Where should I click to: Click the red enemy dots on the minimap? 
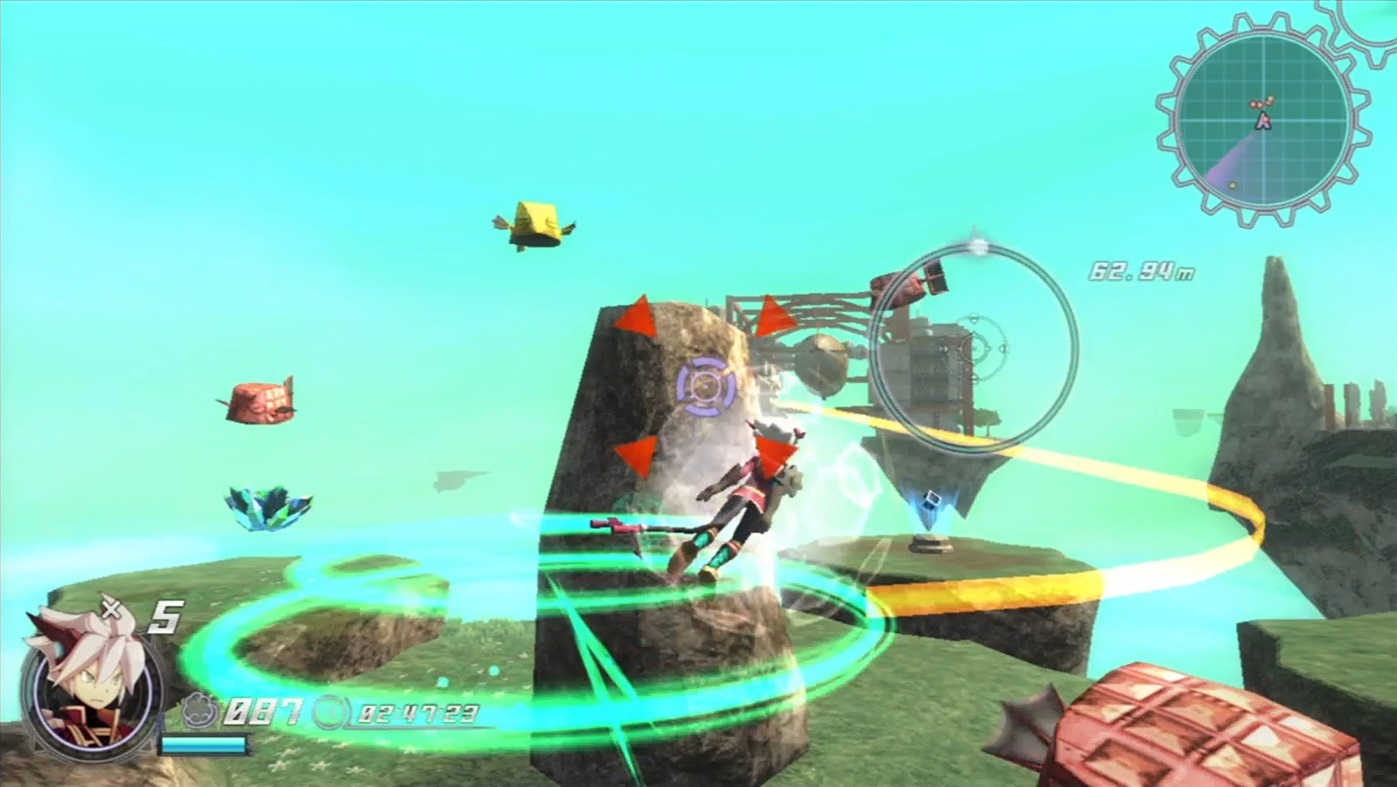point(1258,104)
